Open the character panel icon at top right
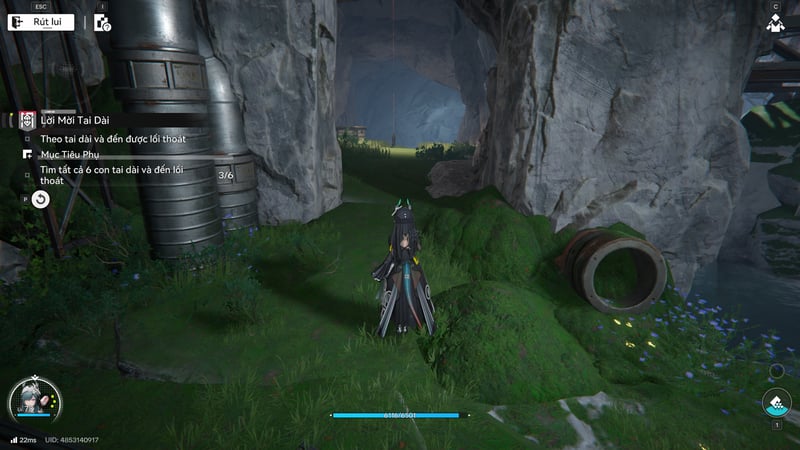Image resolution: width=800 pixels, height=450 pixels. 775,23
